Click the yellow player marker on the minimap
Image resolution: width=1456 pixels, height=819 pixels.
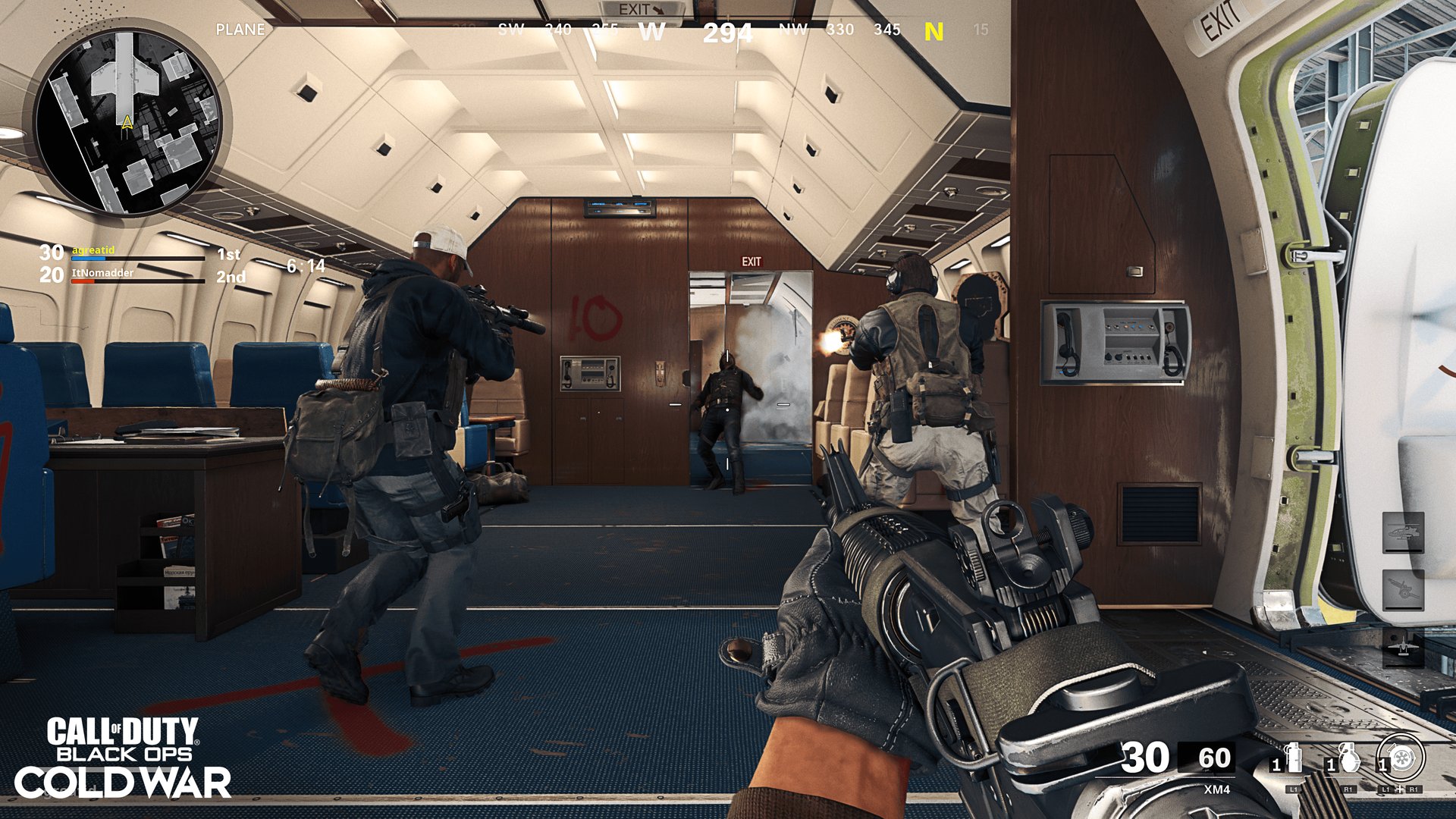126,123
